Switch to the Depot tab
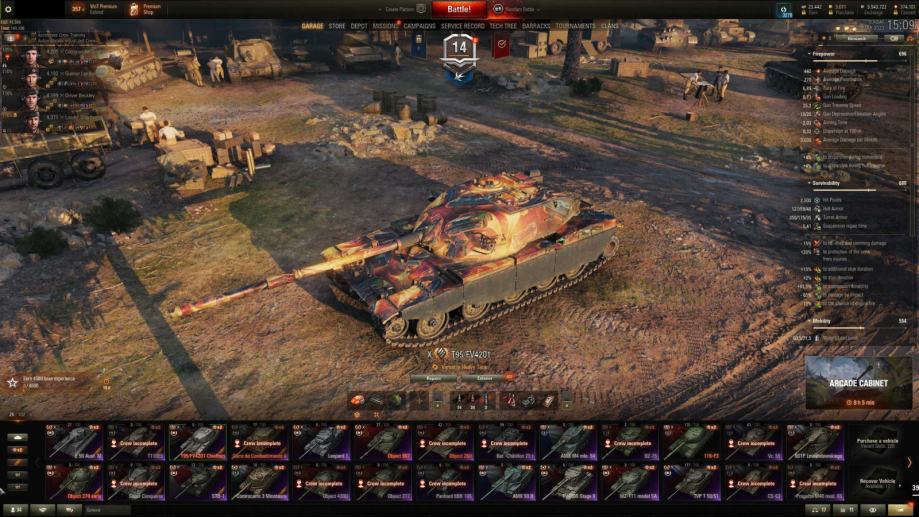 pos(359,26)
